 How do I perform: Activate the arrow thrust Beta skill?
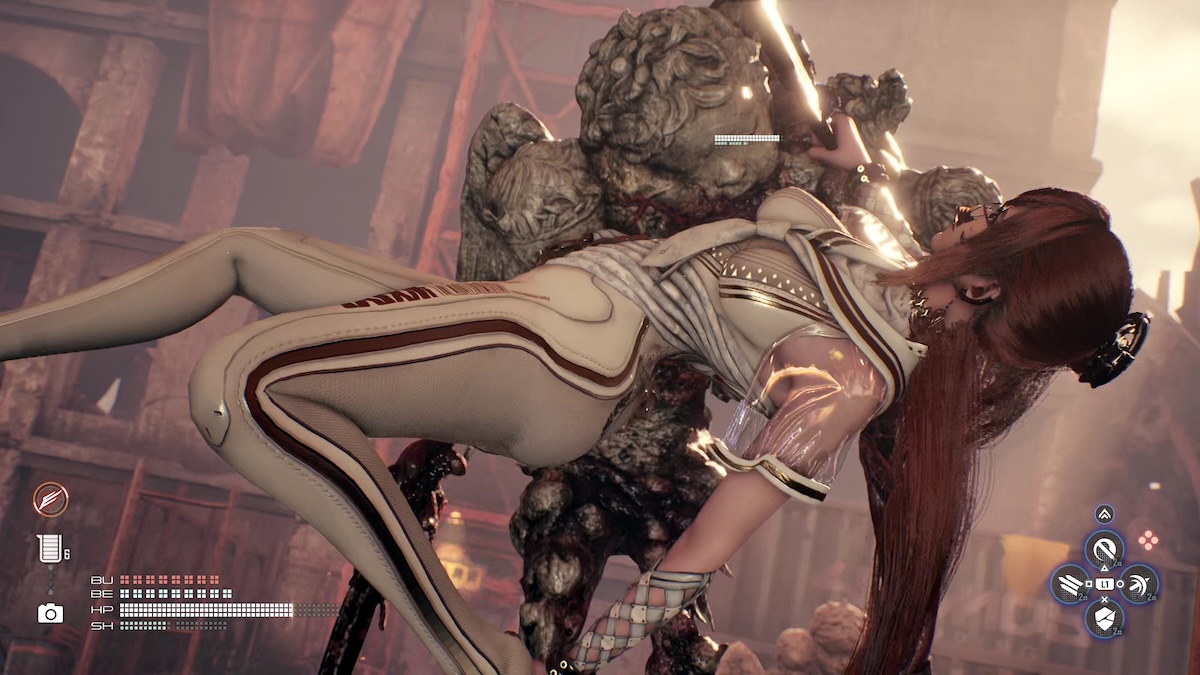tap(1139, 583)
